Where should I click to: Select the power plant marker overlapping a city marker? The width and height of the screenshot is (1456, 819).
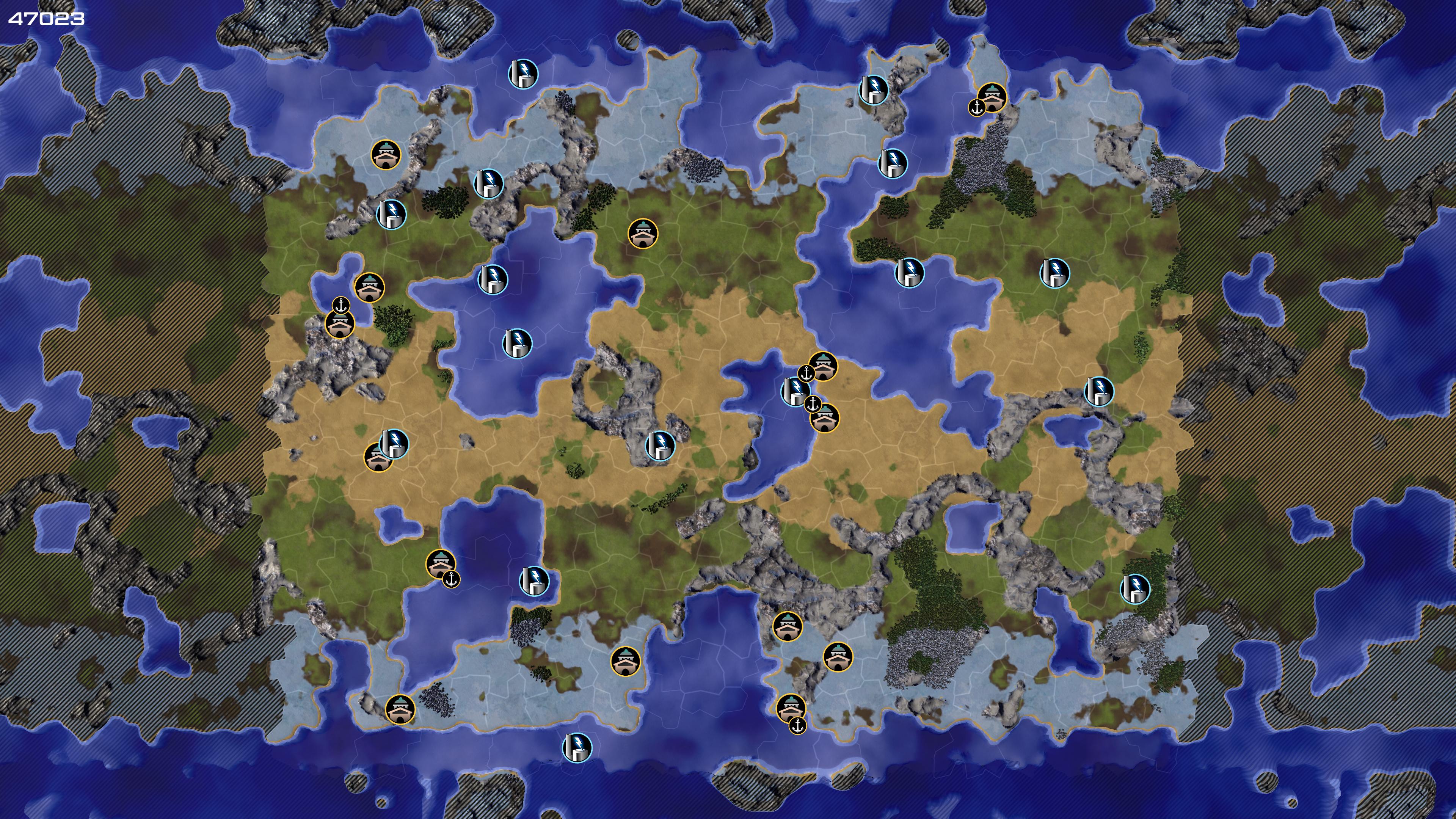point(394,443)
